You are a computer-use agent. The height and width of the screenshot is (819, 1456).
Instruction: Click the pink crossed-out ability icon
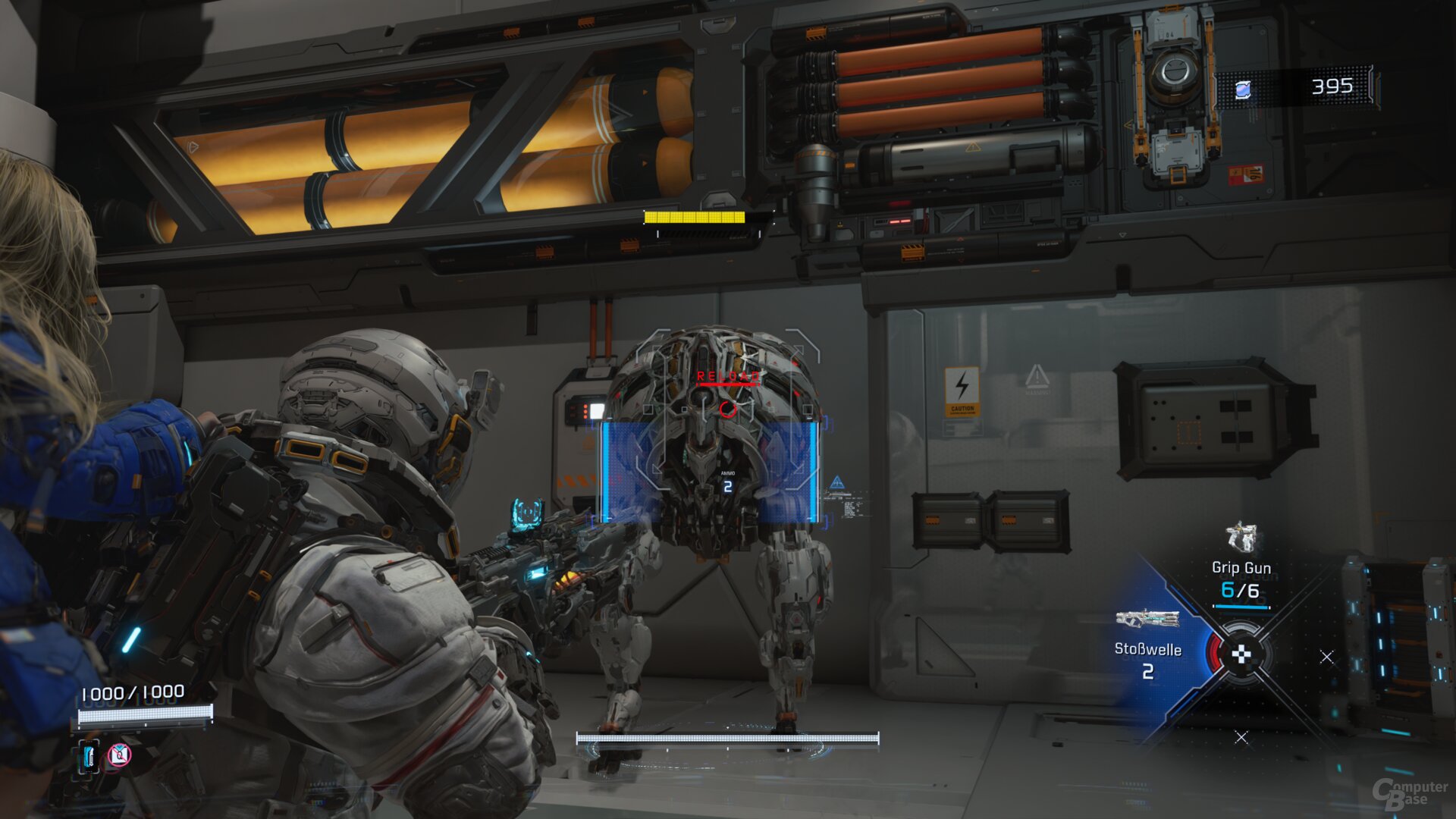click(119, 755)
